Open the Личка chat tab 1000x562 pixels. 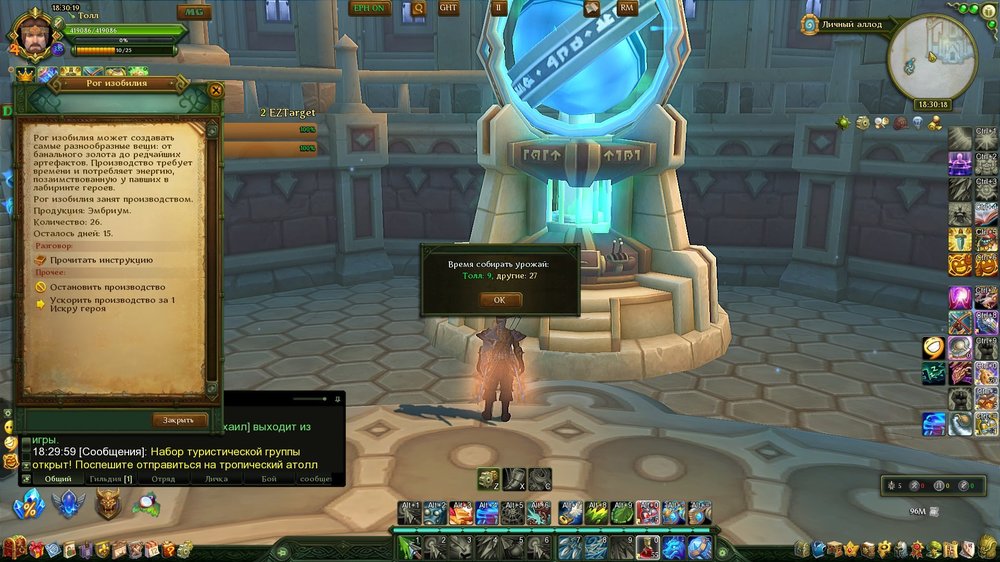(x=215, y=479)
